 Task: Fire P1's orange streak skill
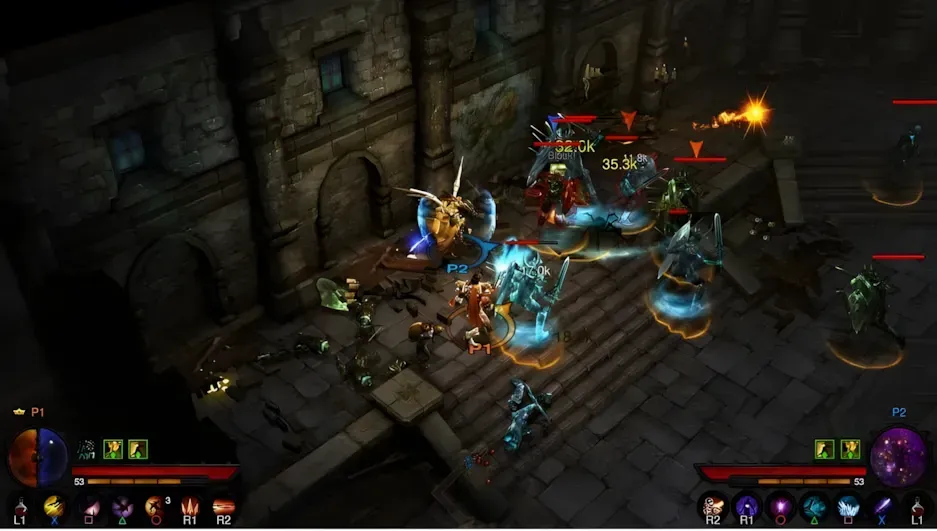click(x=222, y=507)
